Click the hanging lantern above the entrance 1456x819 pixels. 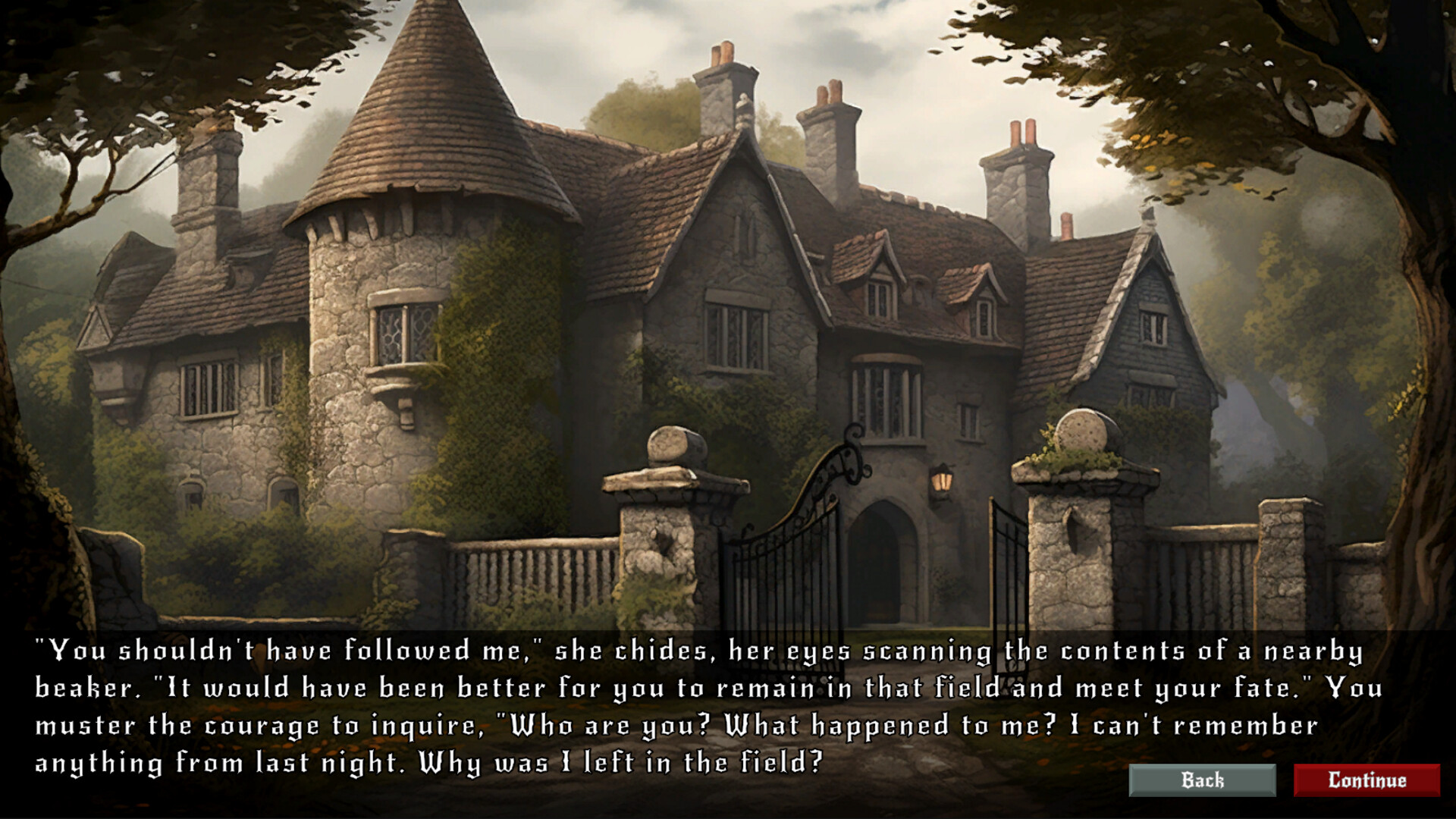point(943,480)
